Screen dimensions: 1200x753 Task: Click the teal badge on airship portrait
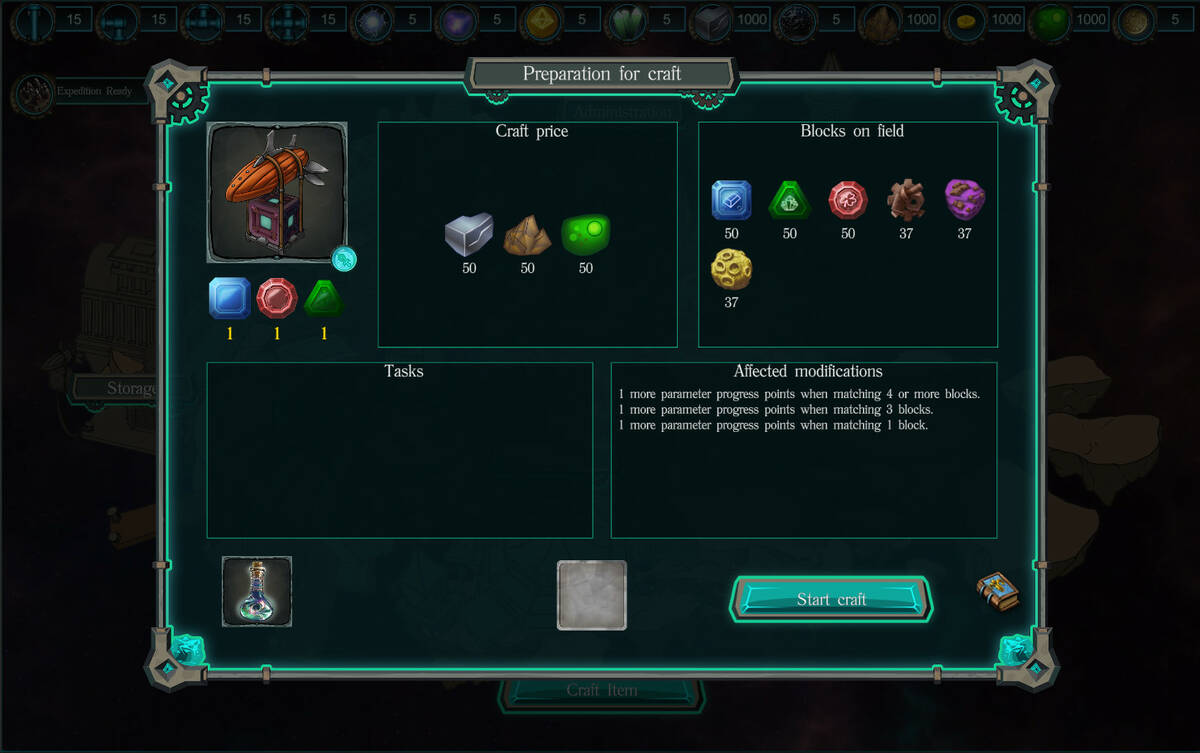coord(344,259)
